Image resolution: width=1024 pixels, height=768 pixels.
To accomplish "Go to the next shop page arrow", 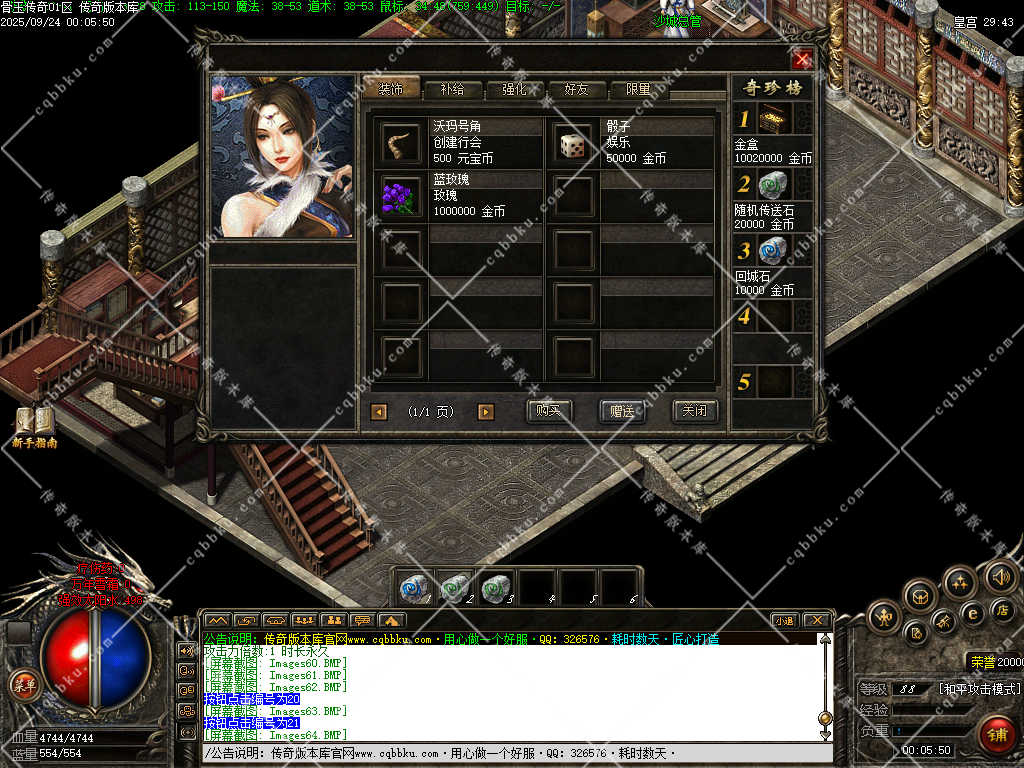I will [486, 412].
